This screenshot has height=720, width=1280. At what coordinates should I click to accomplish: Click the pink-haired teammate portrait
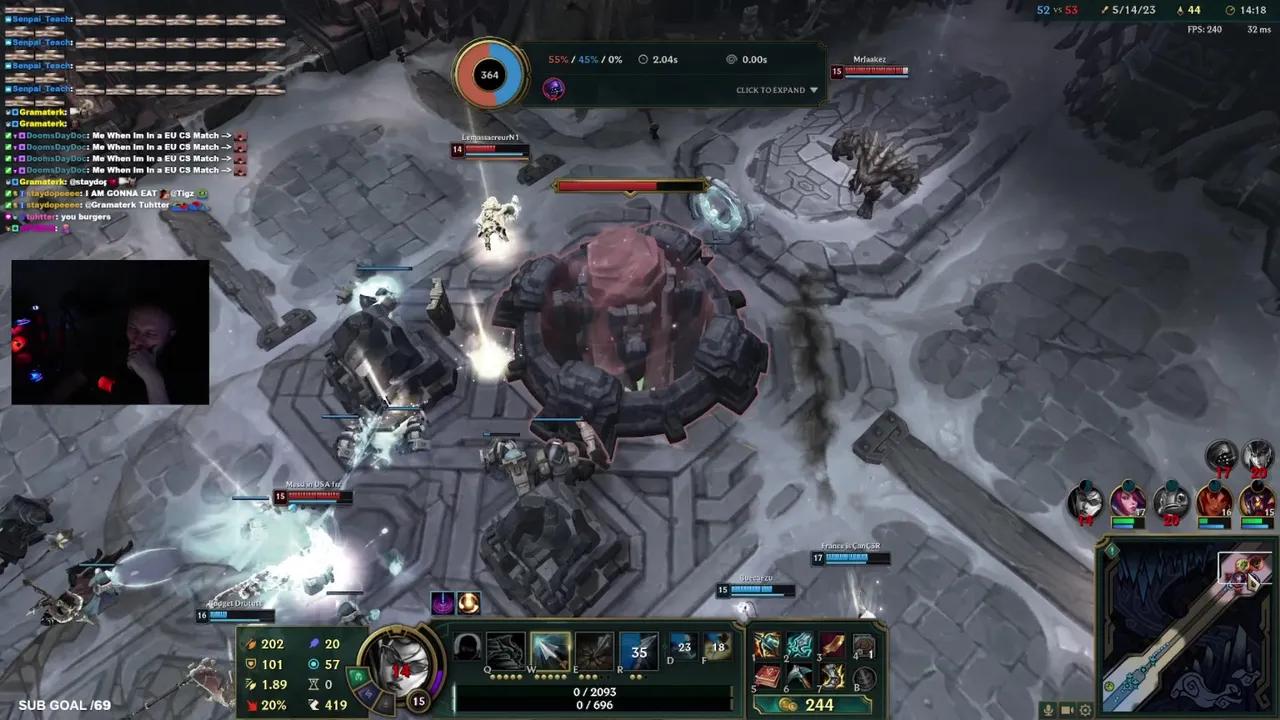pyautogui.click(x=1127, y=499)
